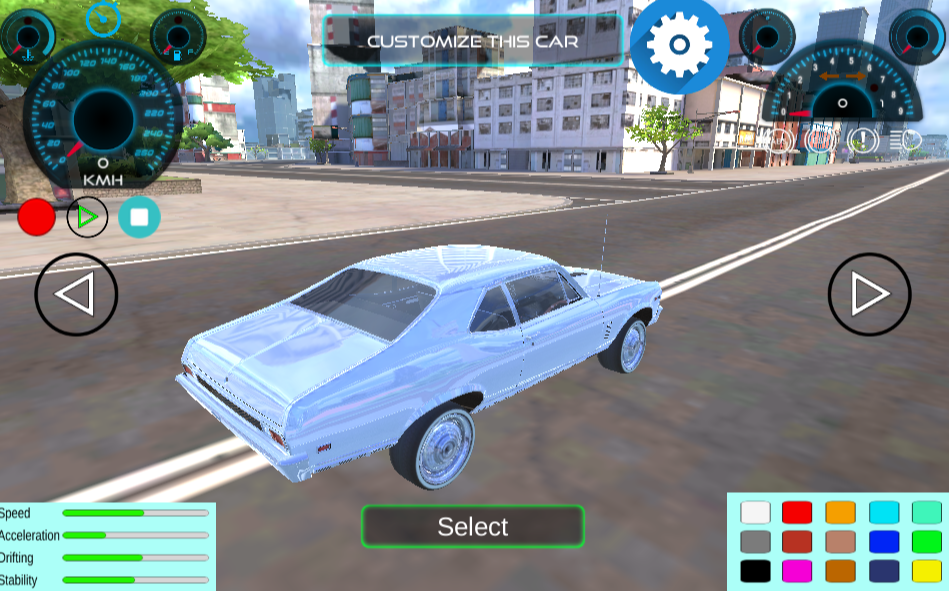Choose the yellow paint color
The image size is (949, 591).
(927, 571)
